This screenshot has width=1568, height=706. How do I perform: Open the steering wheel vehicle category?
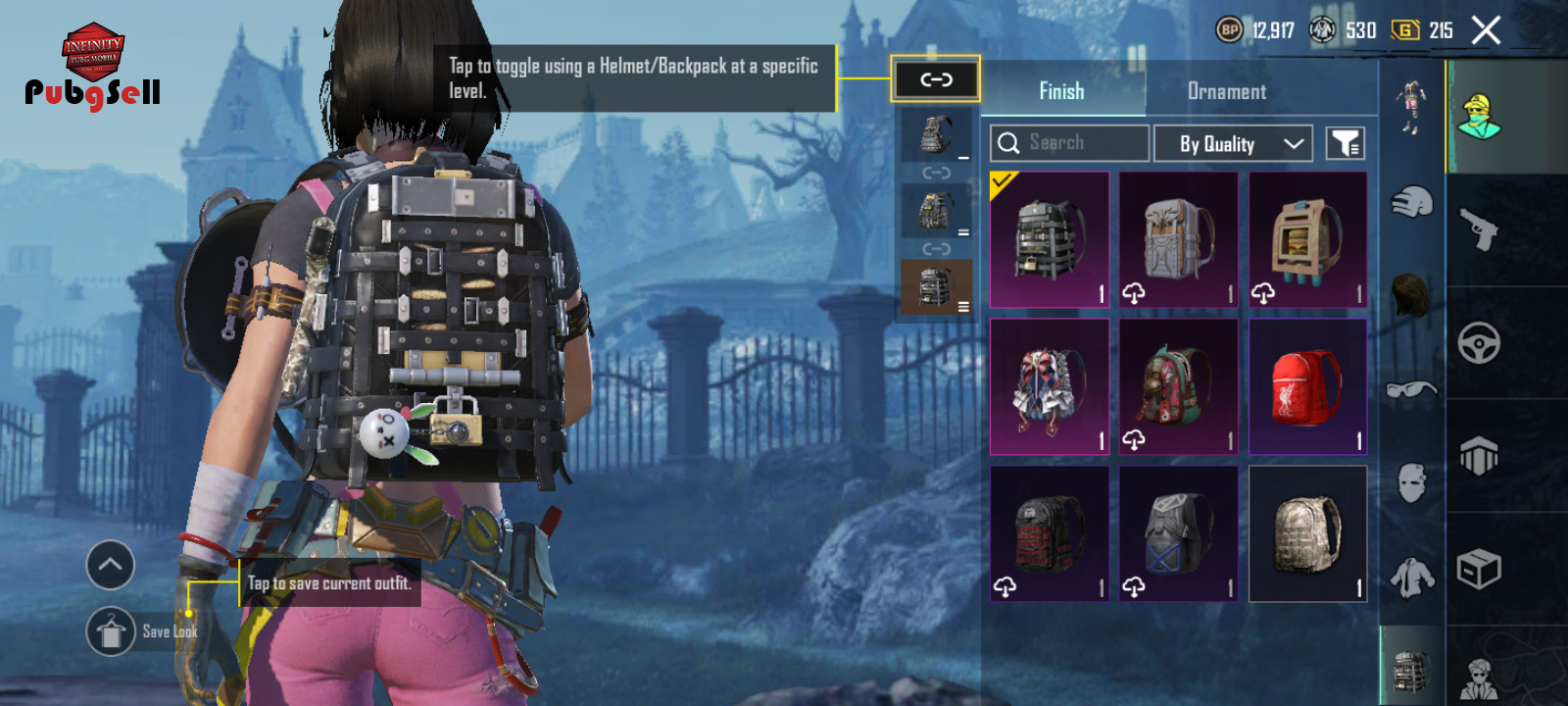point(1479,342)
